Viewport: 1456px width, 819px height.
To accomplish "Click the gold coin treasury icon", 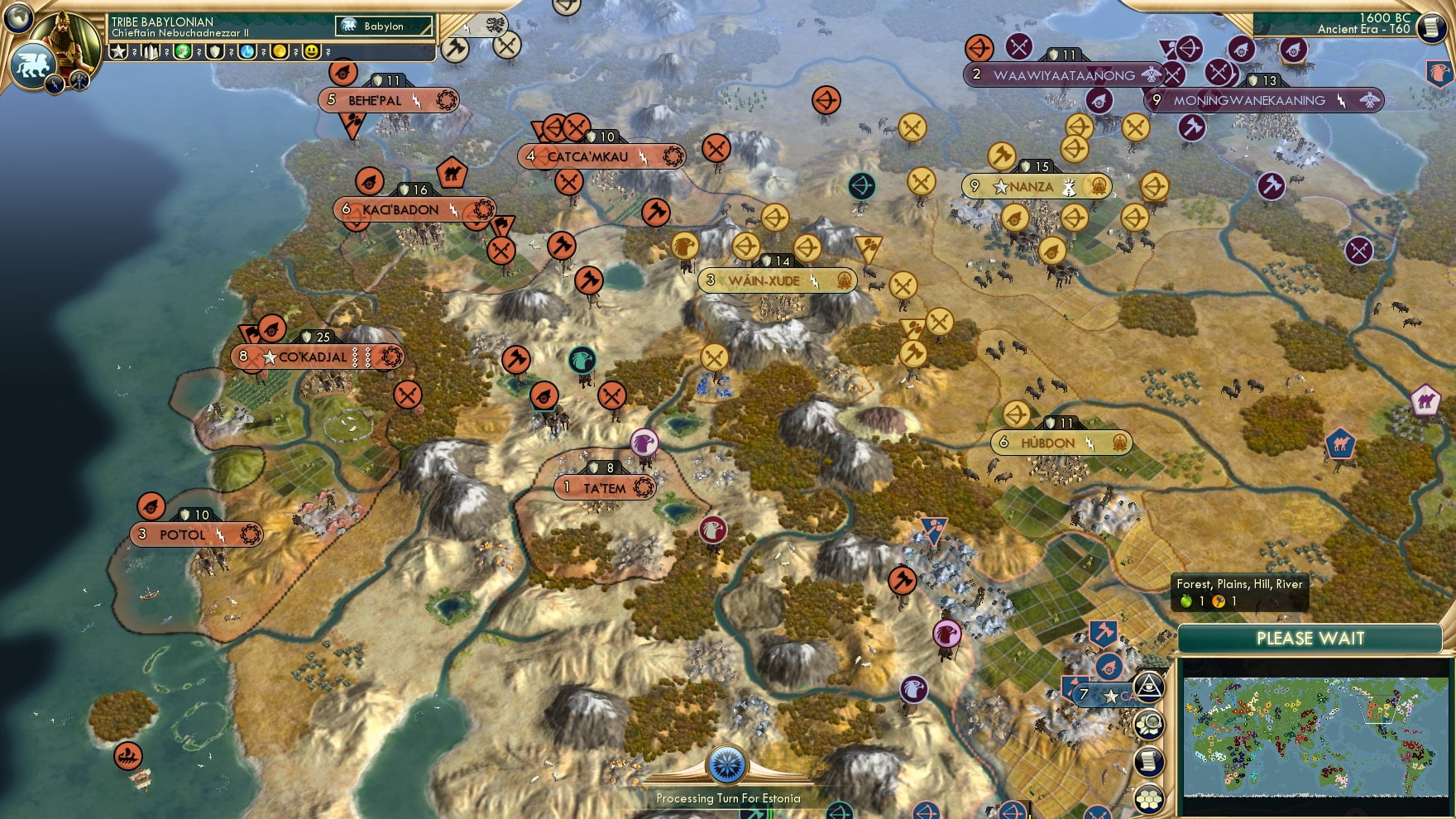I will pos(280,51).
